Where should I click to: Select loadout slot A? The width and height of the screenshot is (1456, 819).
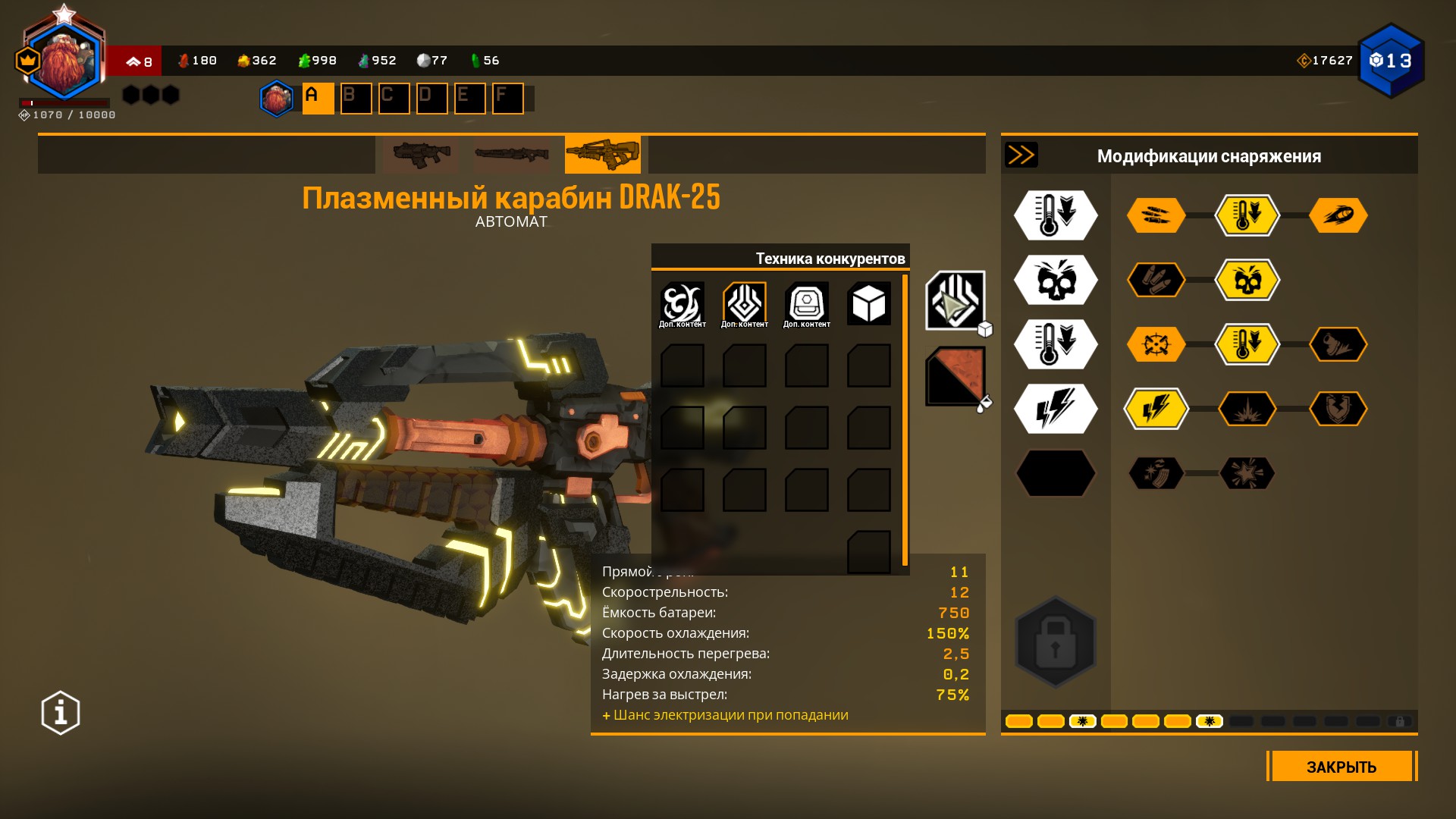(x=318, y=99)
